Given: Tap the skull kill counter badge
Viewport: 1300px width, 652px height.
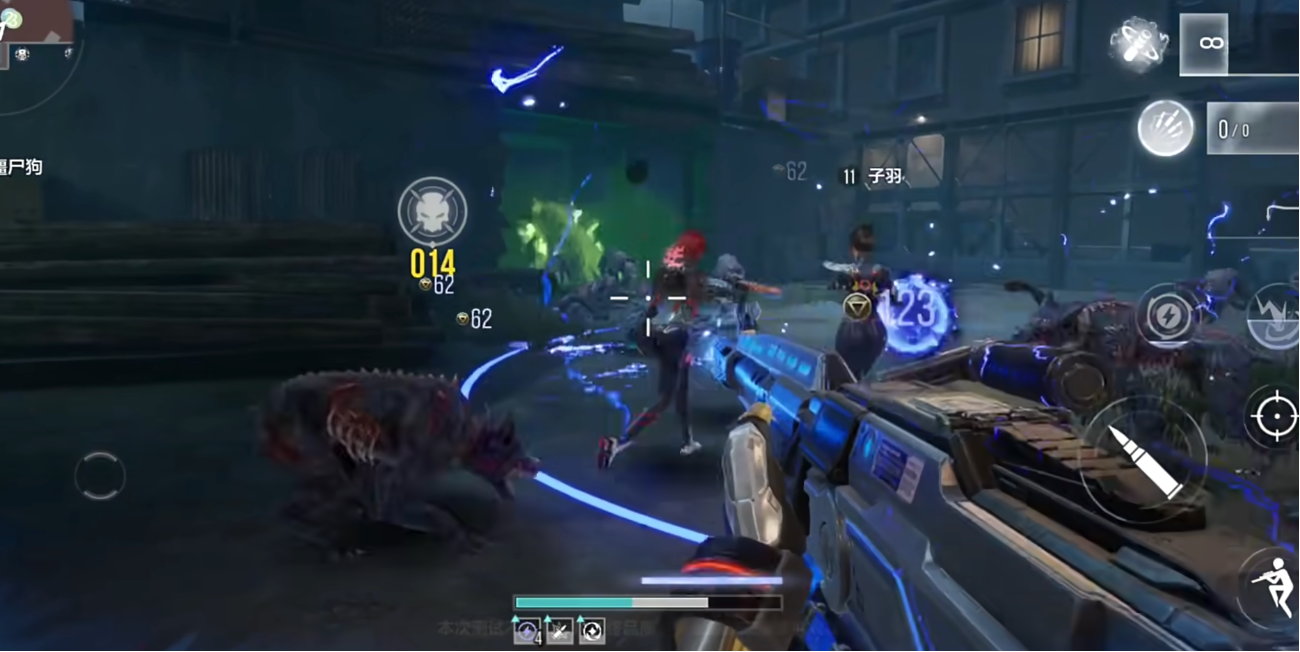Looking at the screenshot, I should [x=432, y=211].
